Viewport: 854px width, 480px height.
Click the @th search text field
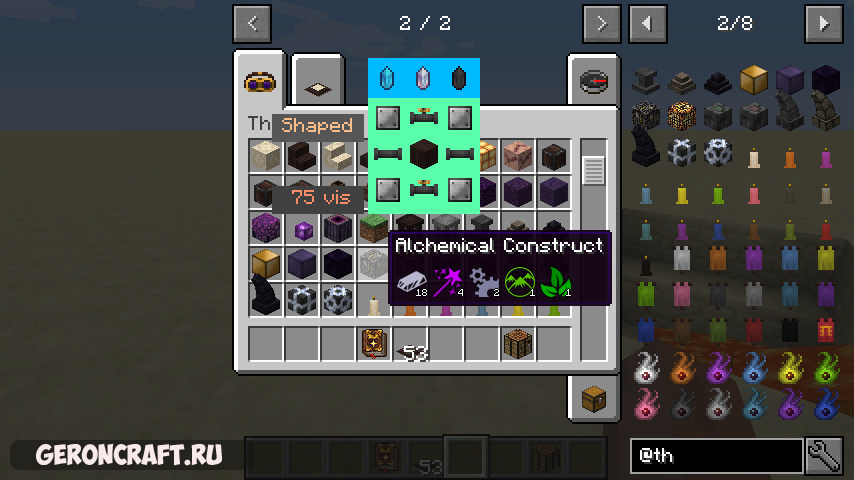coord(715,456)
